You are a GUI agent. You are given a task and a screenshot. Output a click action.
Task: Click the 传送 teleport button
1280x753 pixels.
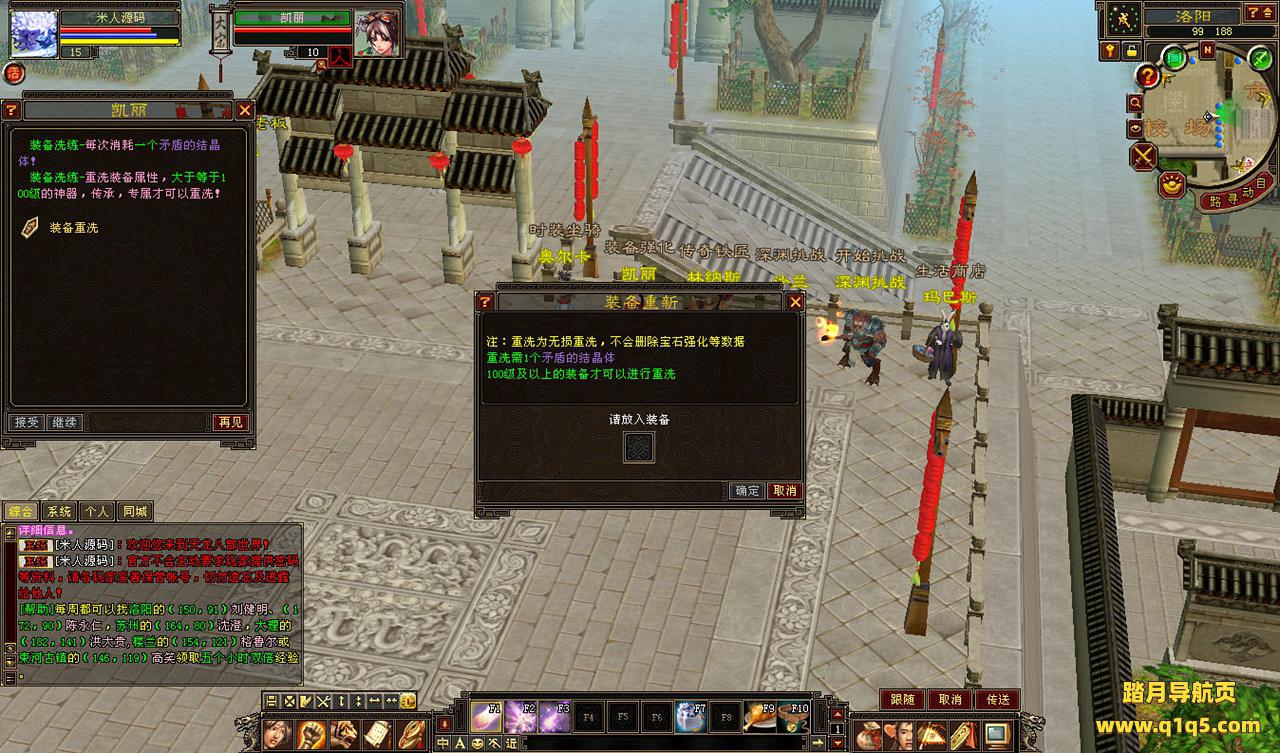997,700
